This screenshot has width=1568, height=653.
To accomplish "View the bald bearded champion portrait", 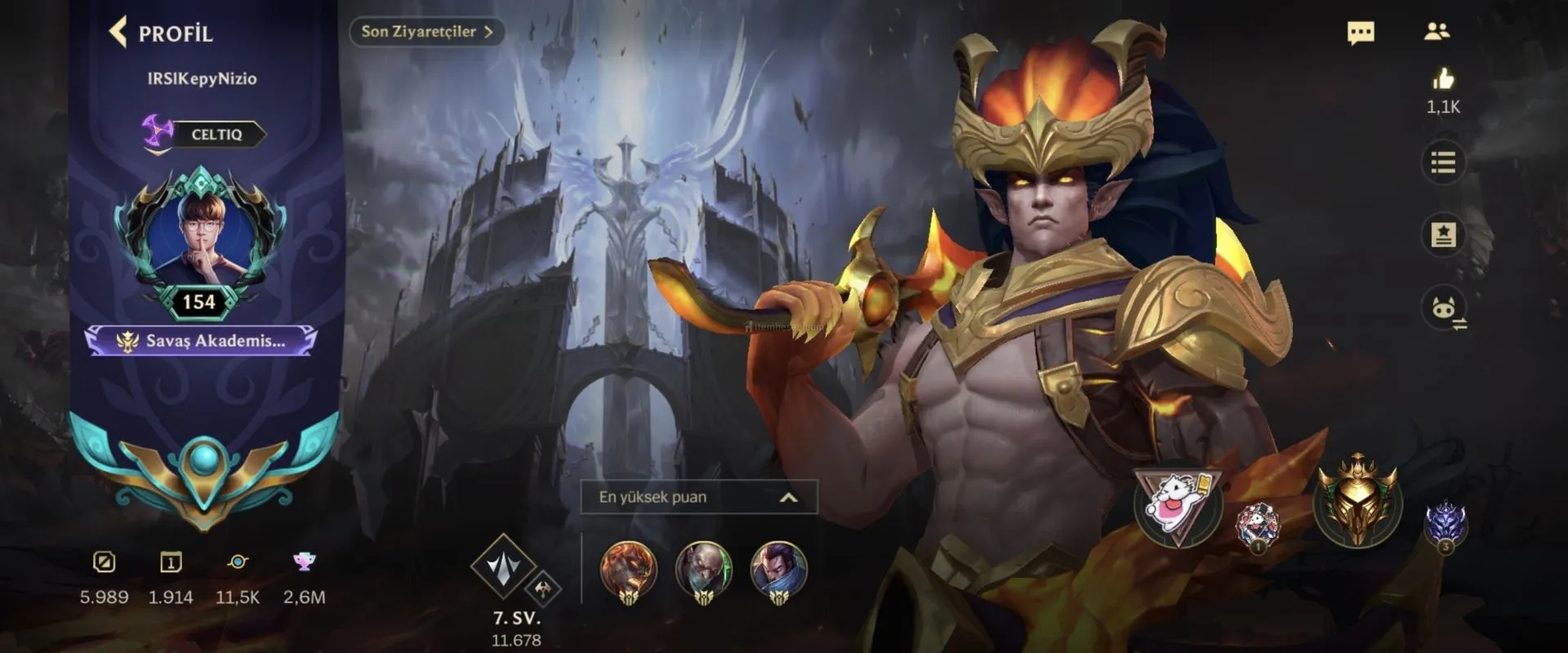I will (x=703, y=570).
